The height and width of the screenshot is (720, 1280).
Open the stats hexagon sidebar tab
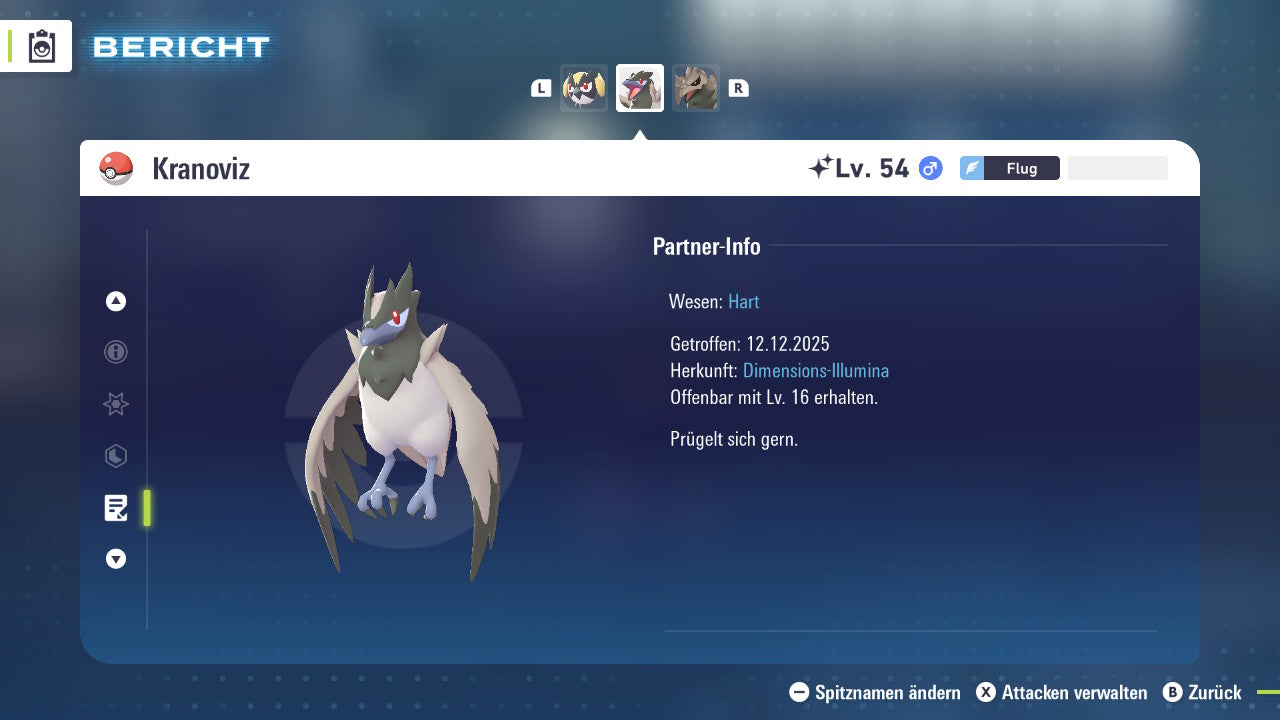click(115, 456)
